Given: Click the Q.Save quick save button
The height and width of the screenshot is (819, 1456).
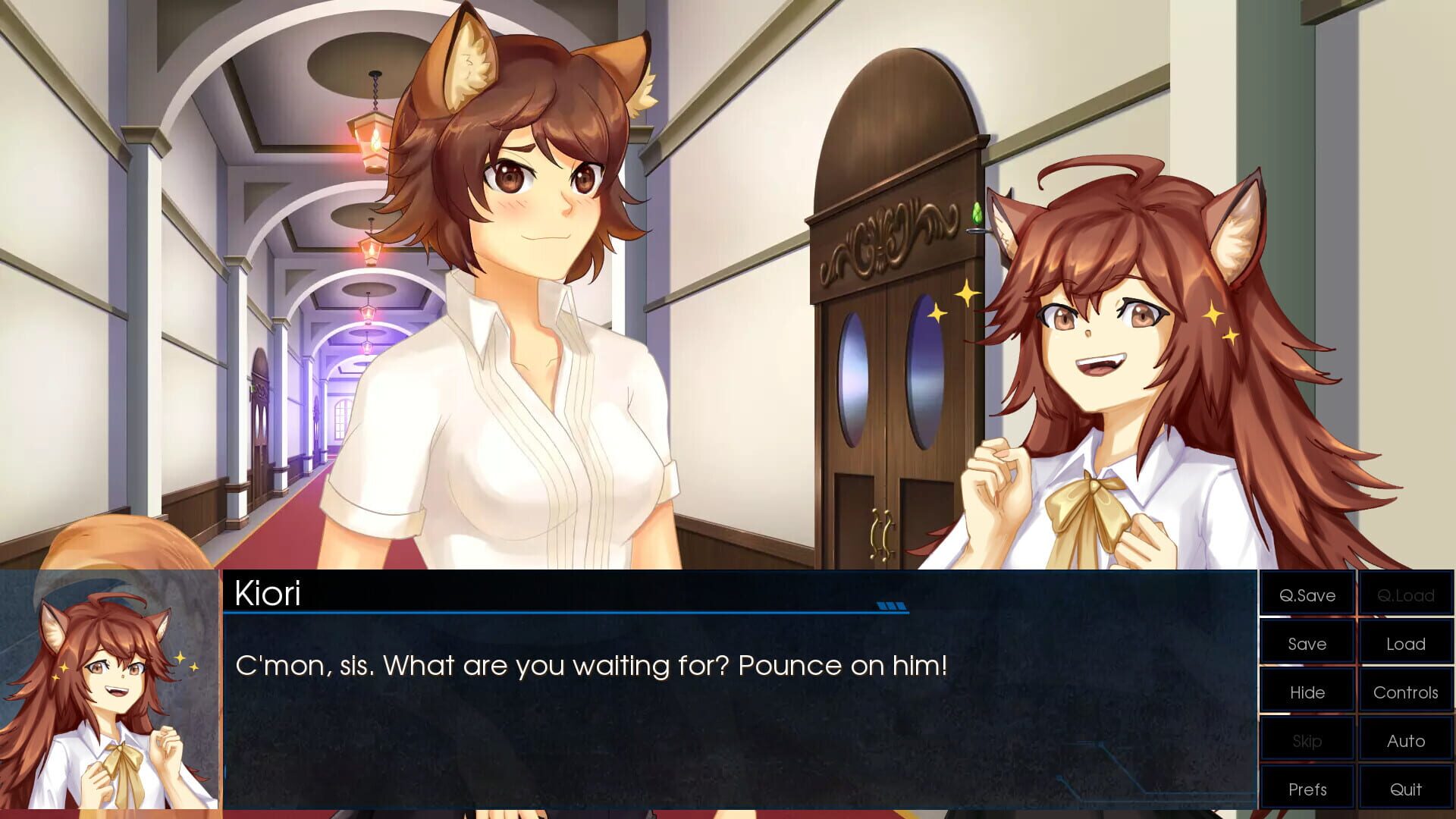Looking at the screenshot, I should click(1306, 595).
